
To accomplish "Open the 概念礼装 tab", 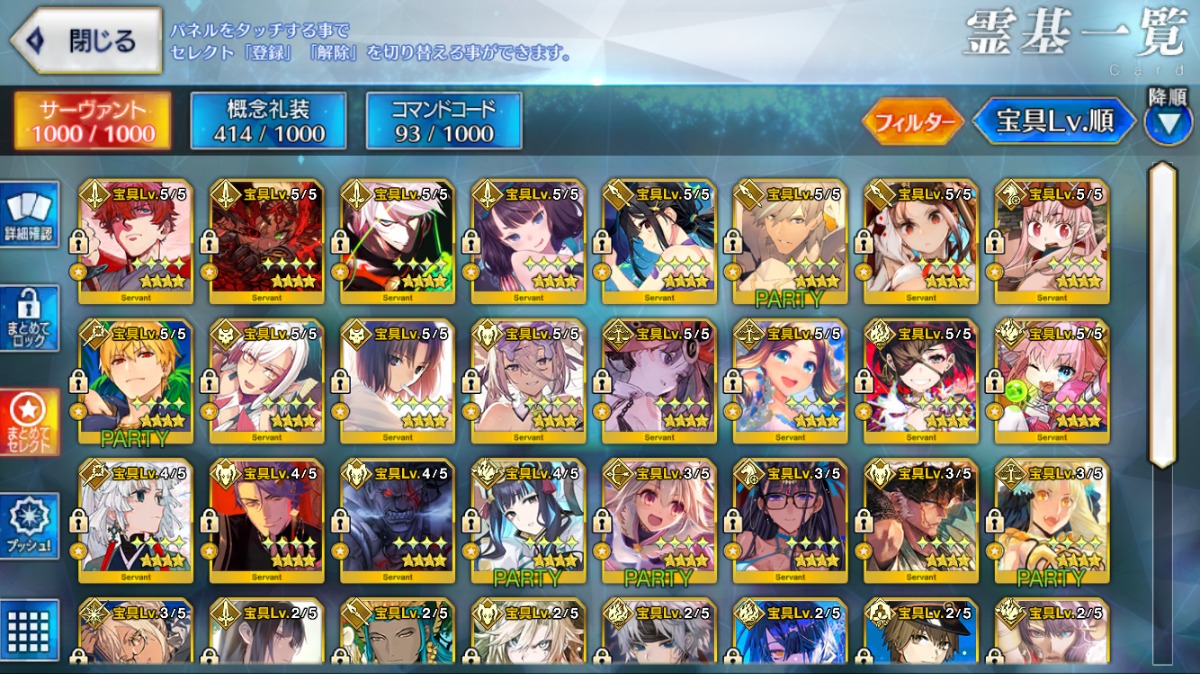I will click(x=268, y=121).
